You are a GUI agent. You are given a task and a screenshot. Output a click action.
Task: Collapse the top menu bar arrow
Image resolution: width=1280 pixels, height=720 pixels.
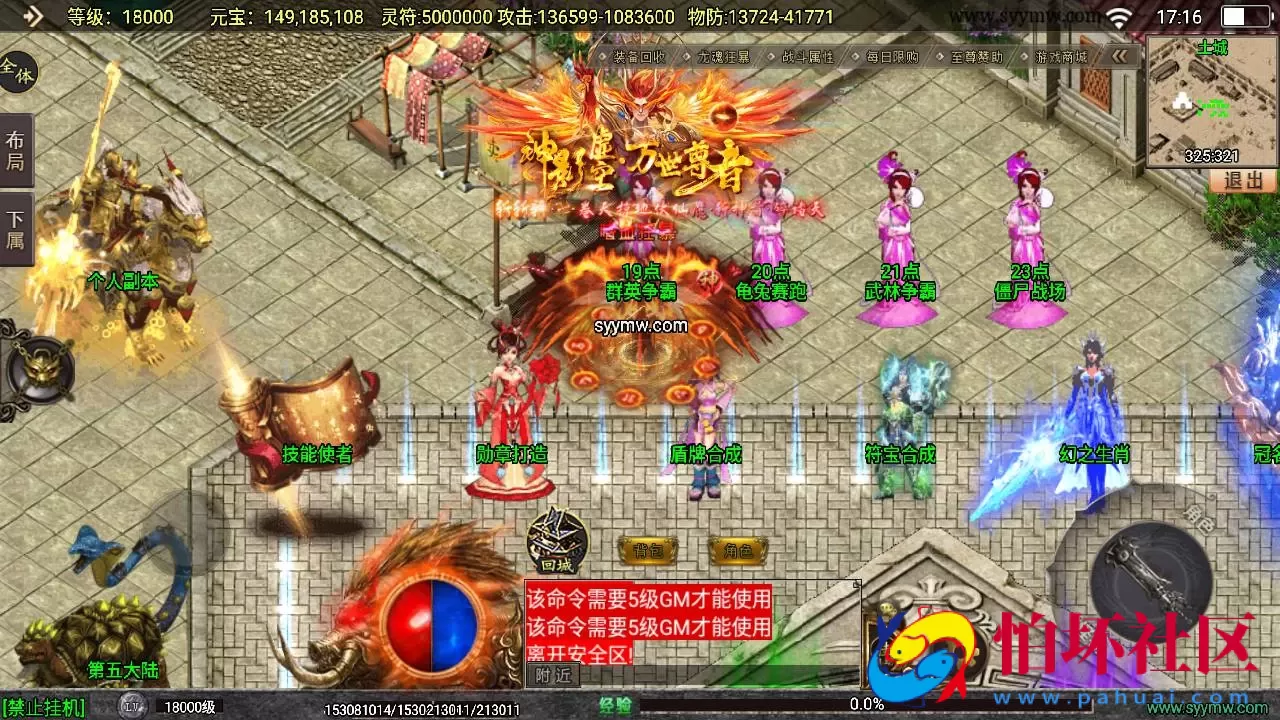[1120, 57]
